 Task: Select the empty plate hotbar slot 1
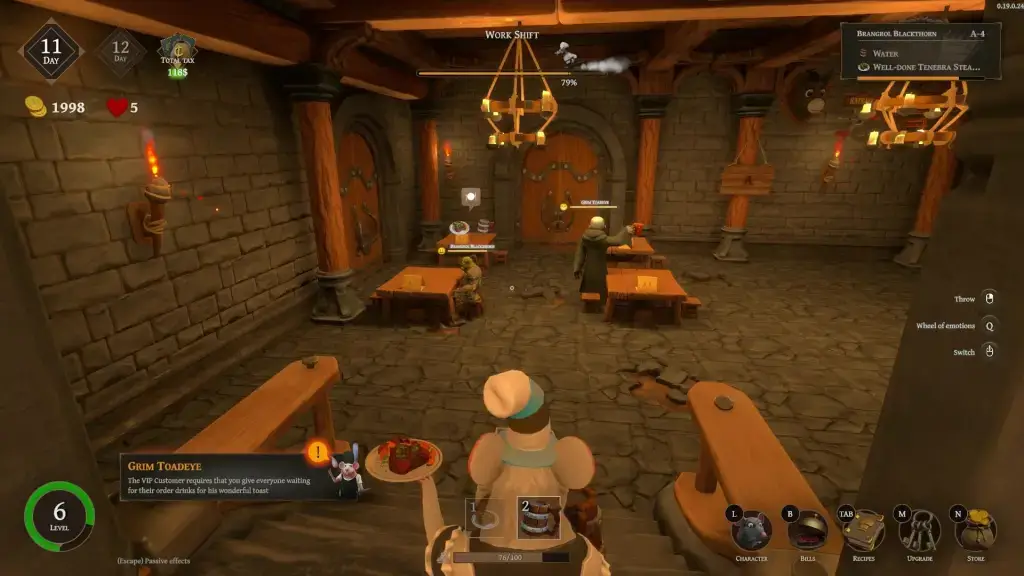pyautogui.click(x=484, y=519)
